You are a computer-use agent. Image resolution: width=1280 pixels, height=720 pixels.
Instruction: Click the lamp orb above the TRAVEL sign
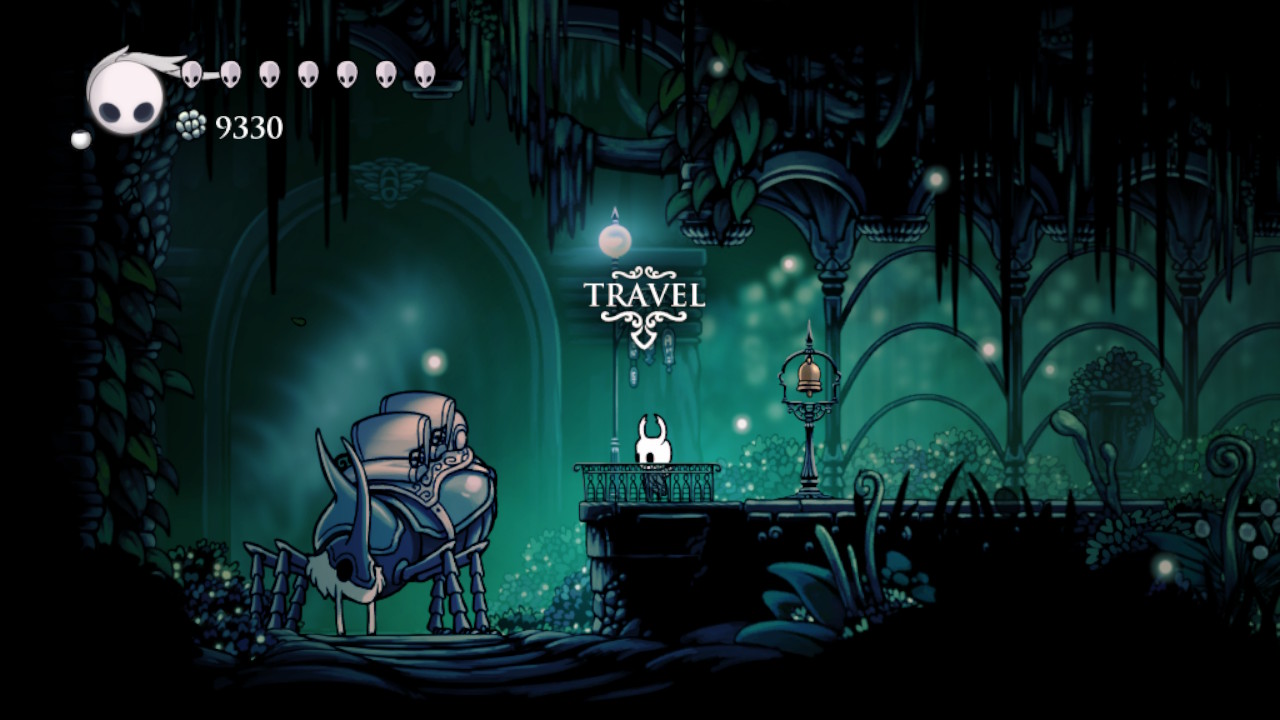click(613, 238)
